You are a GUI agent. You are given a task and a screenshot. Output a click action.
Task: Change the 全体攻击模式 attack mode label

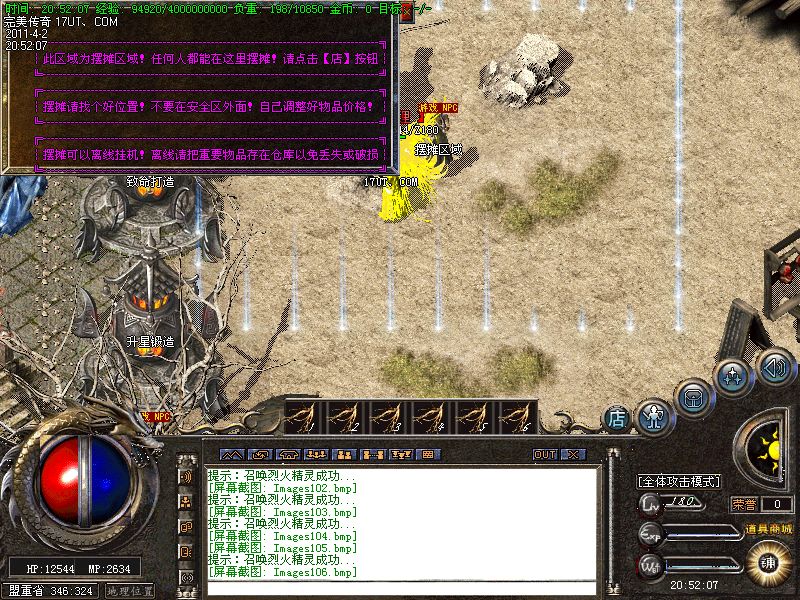click(681, 481)
